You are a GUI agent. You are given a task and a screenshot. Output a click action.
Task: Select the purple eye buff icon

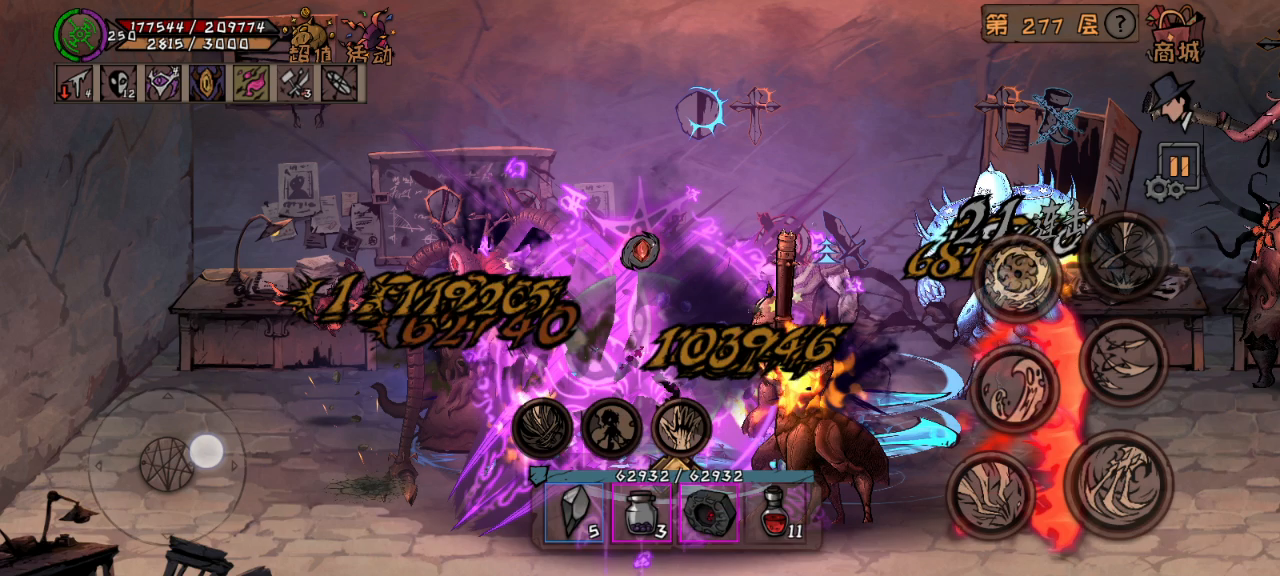(163, 83)
